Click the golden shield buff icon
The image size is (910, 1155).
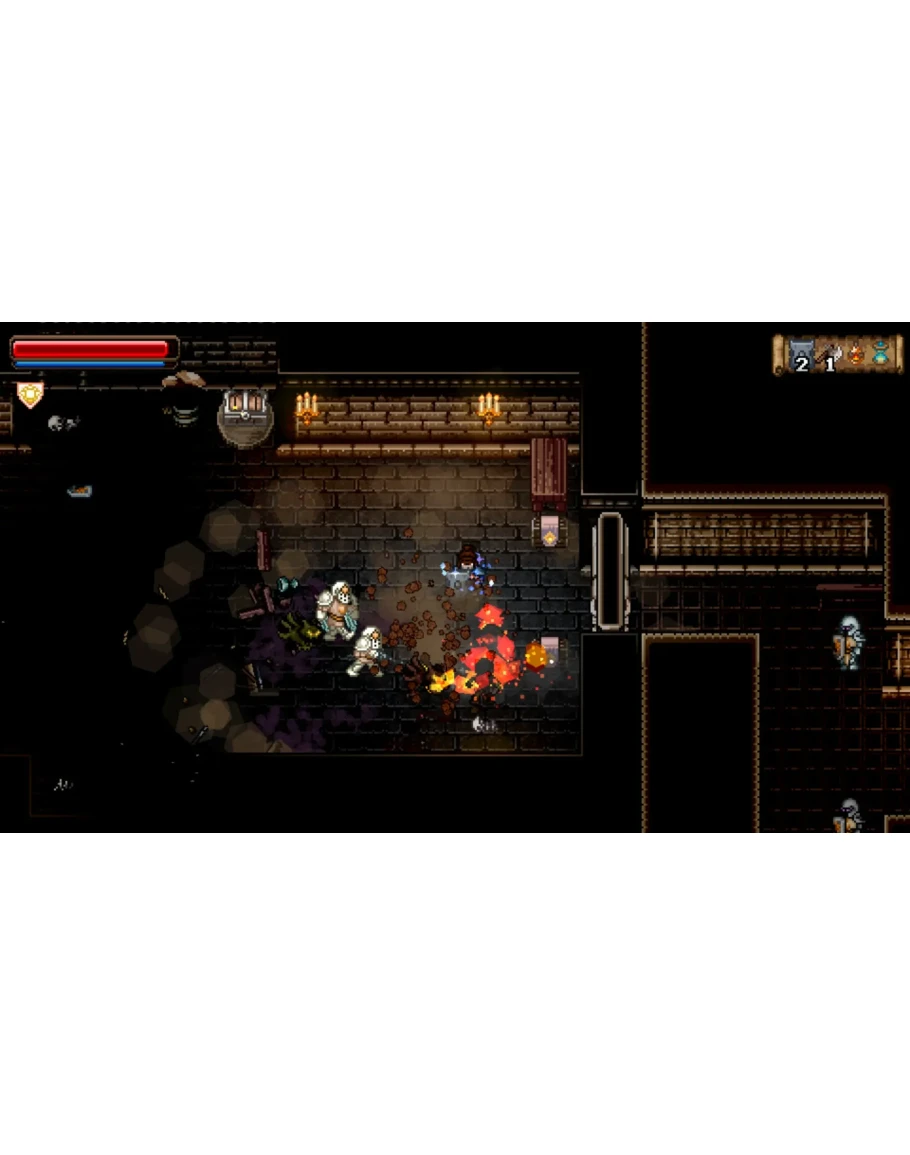(x=31, y=395)
